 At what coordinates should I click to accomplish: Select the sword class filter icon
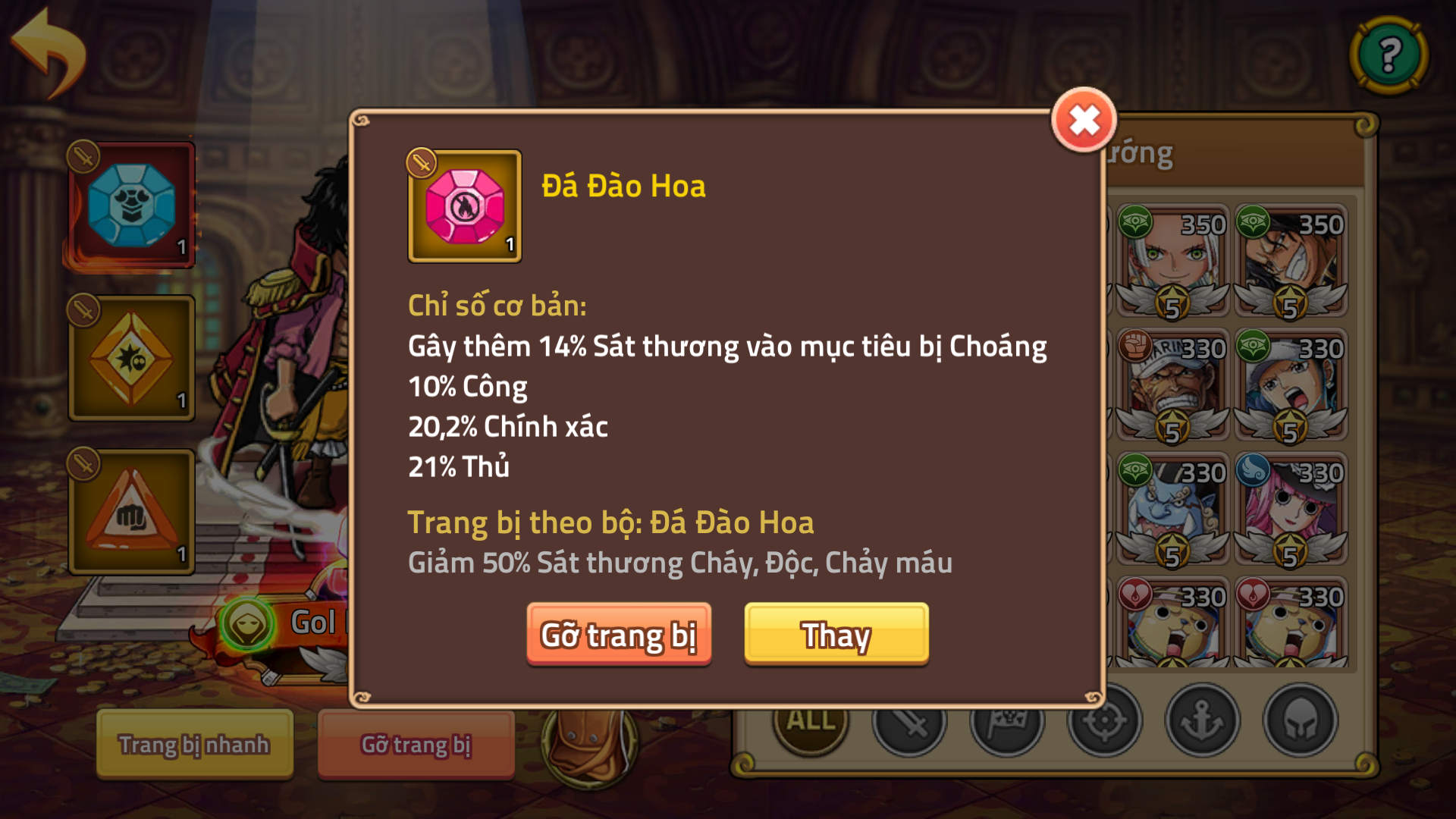click(x=909, y=723)
